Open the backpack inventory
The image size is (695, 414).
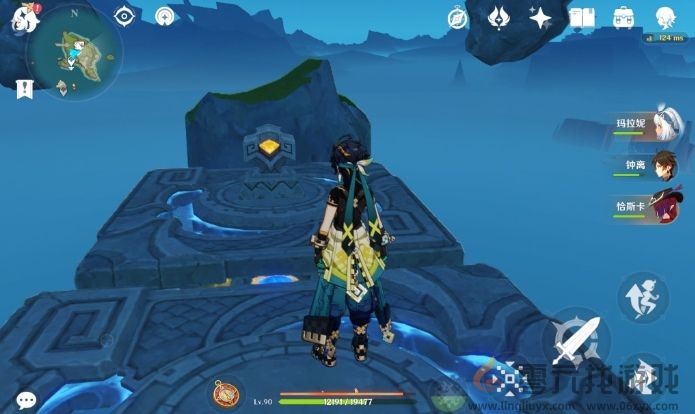pyautogui.click(x=624, y=17)
